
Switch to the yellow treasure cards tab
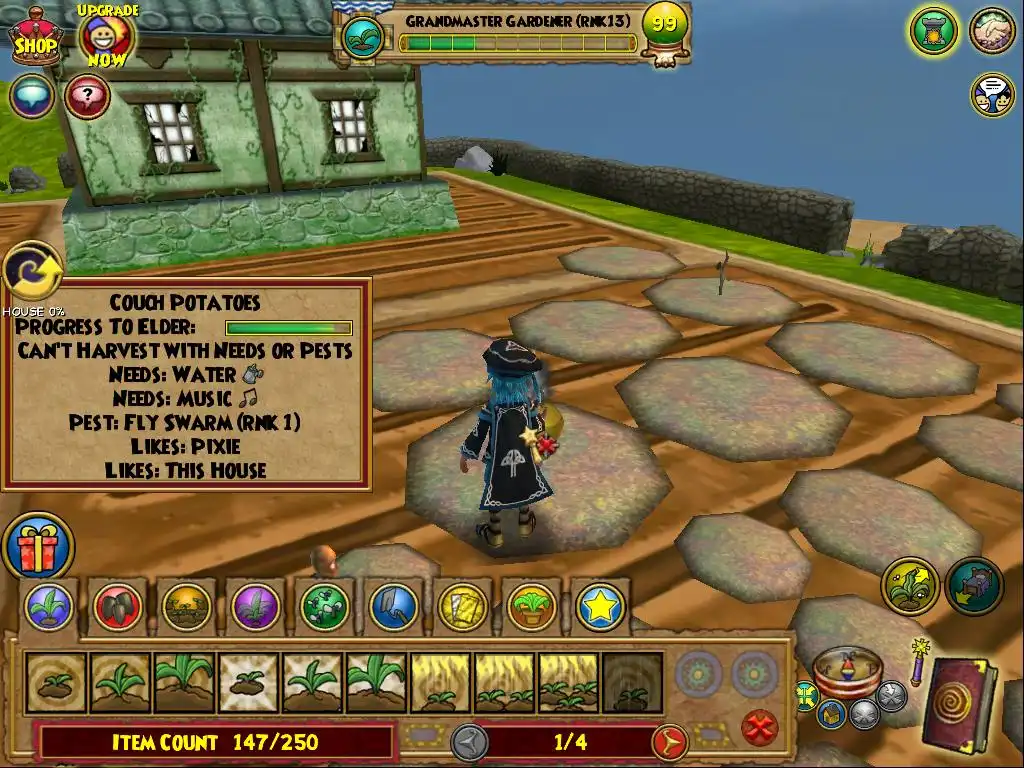click(462, 606)
